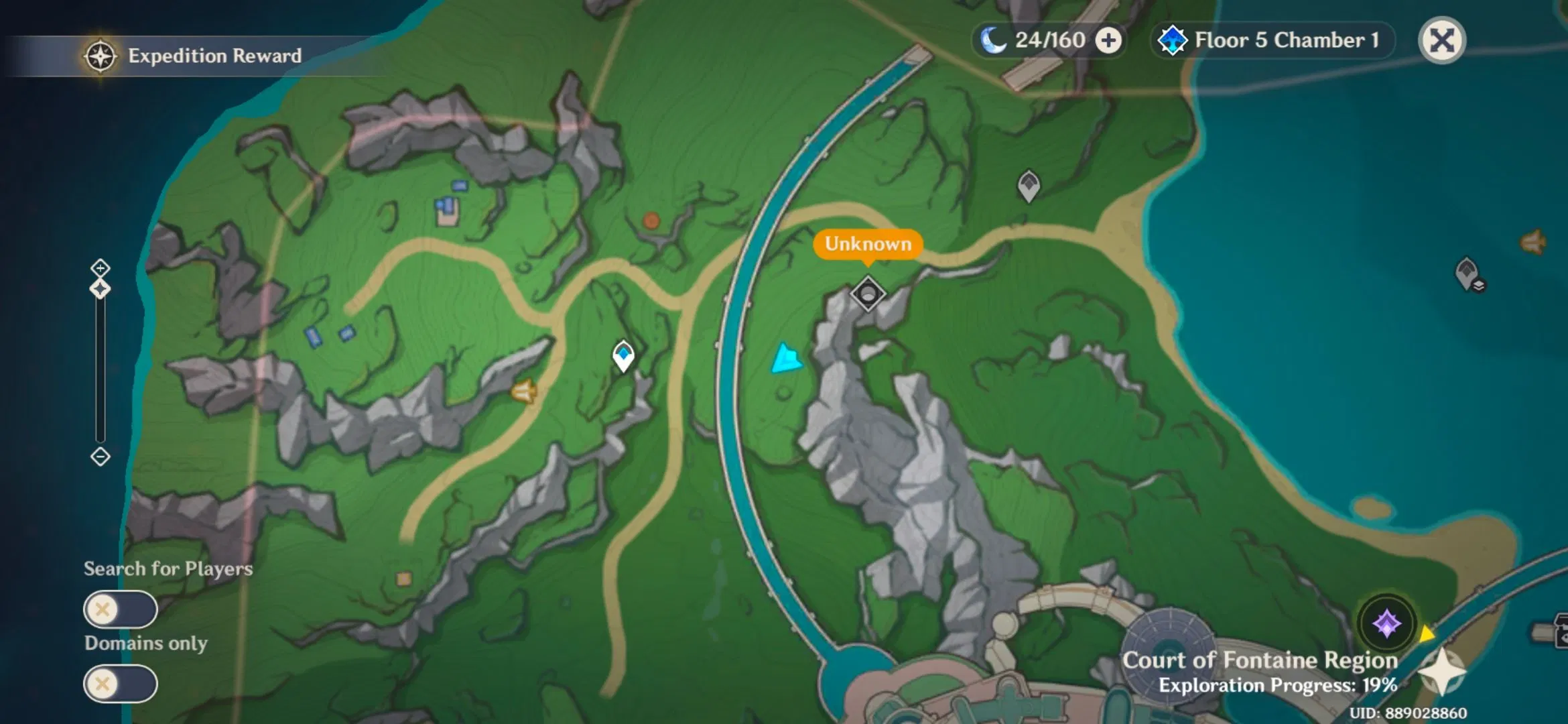Image resolution: width=1568 pixels, height=724 pixels.
Task: Open the Unknown location marker
Action: tap(868, 244)
